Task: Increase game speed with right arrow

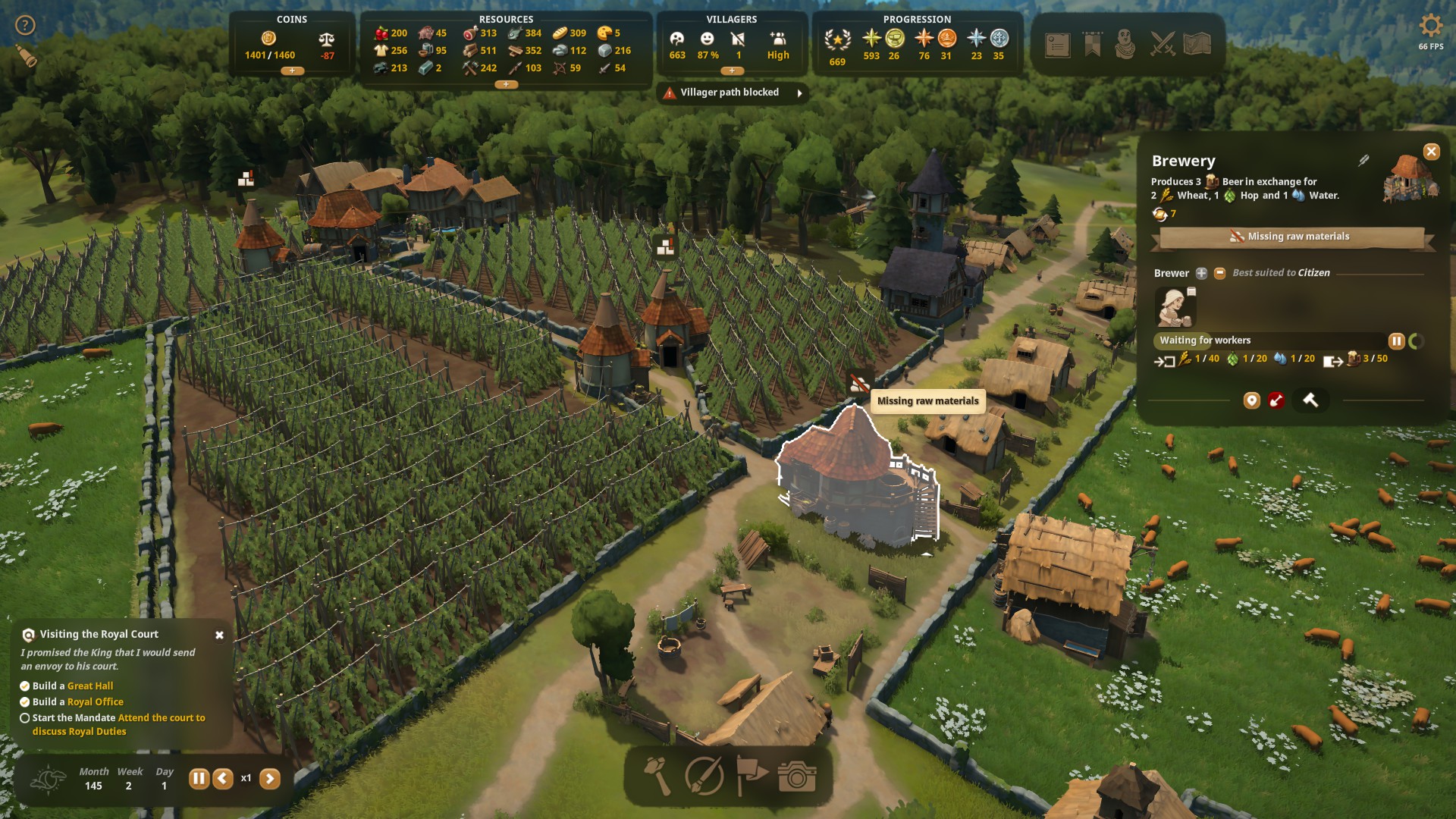Action: pos(270,778)
